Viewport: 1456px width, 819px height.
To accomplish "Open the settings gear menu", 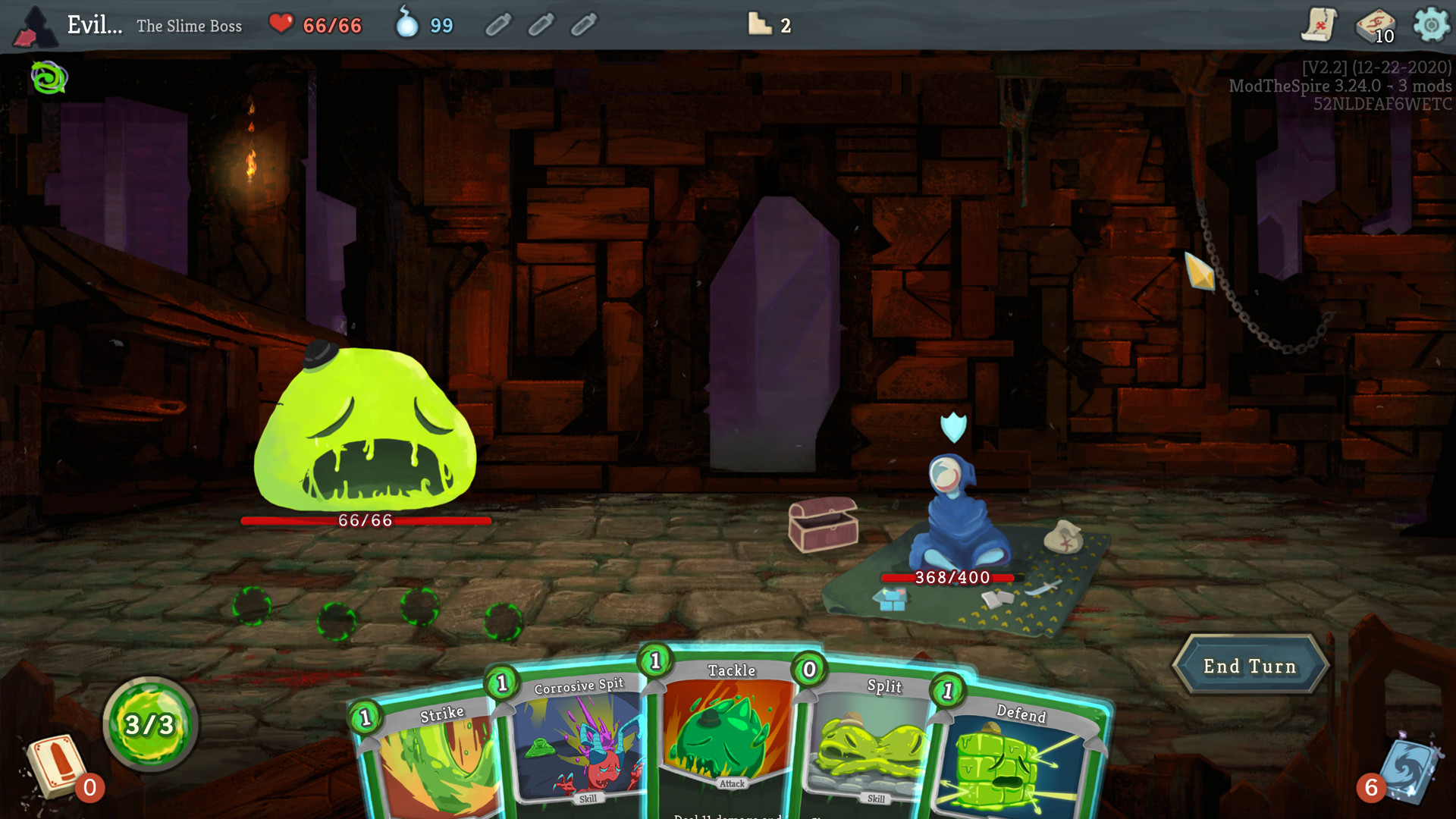I will pyautogui.click(x=1432, y=25).
